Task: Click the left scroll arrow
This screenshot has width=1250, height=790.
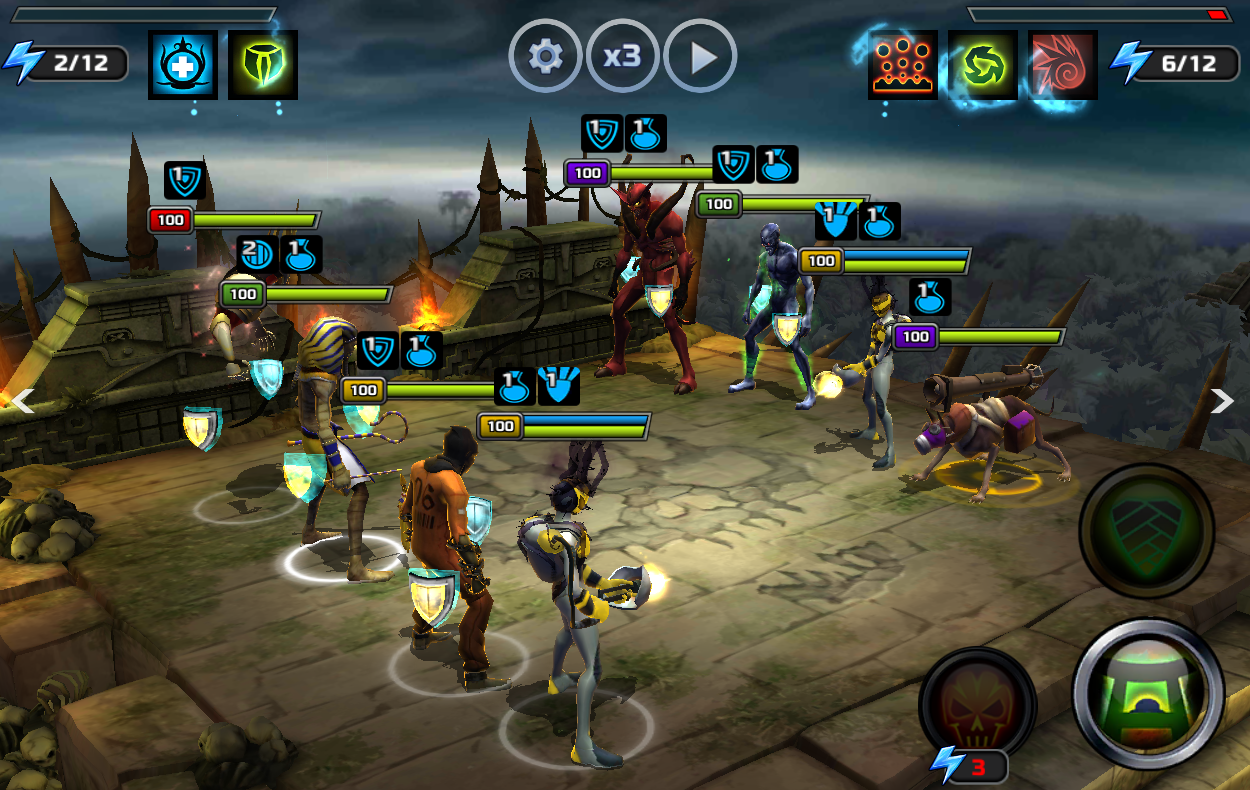Action: click(x=22, y=401)
